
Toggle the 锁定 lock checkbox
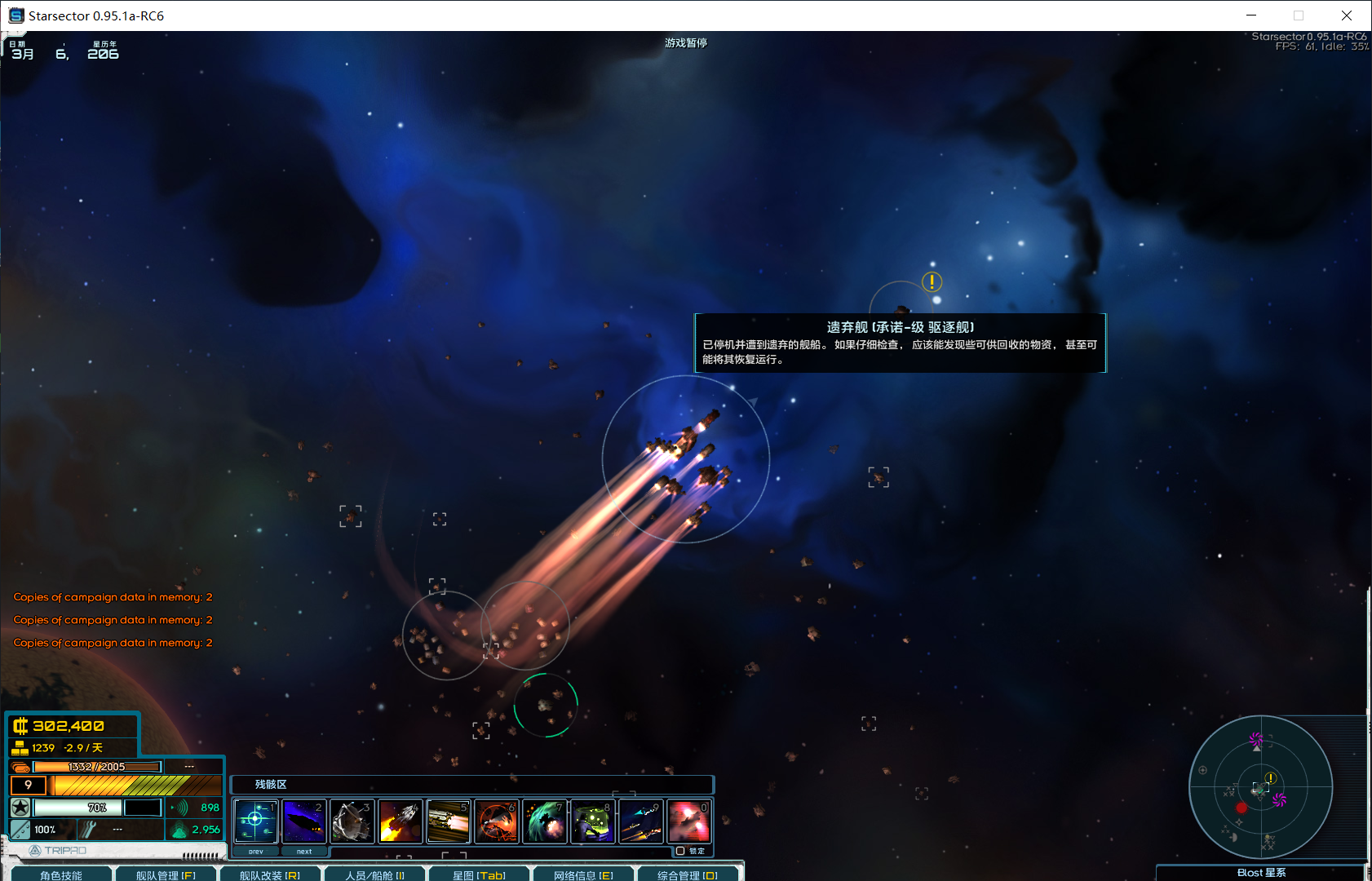point(680,851)
